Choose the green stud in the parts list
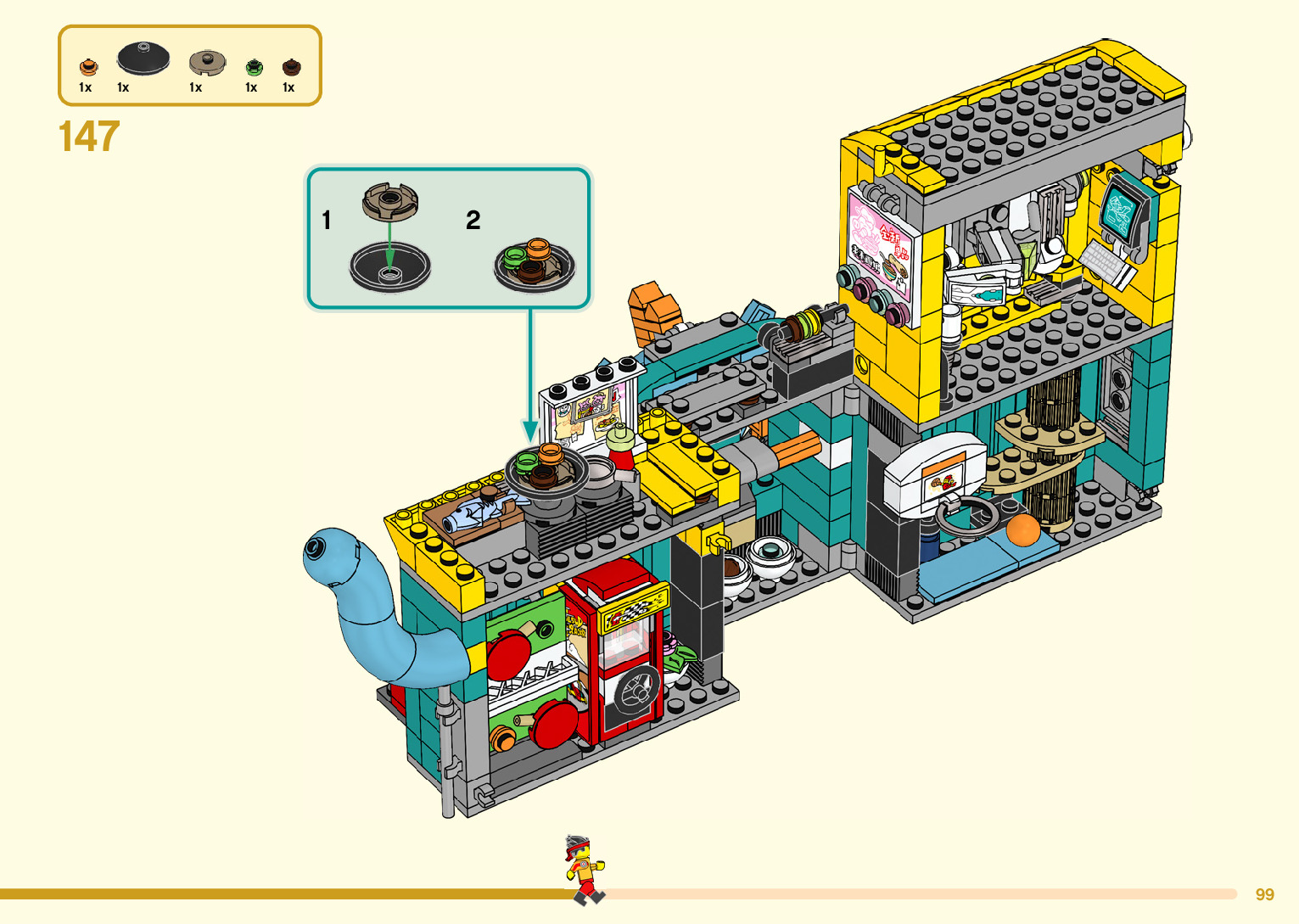Viewport: 1299px width, 924px height. point(254,67)
